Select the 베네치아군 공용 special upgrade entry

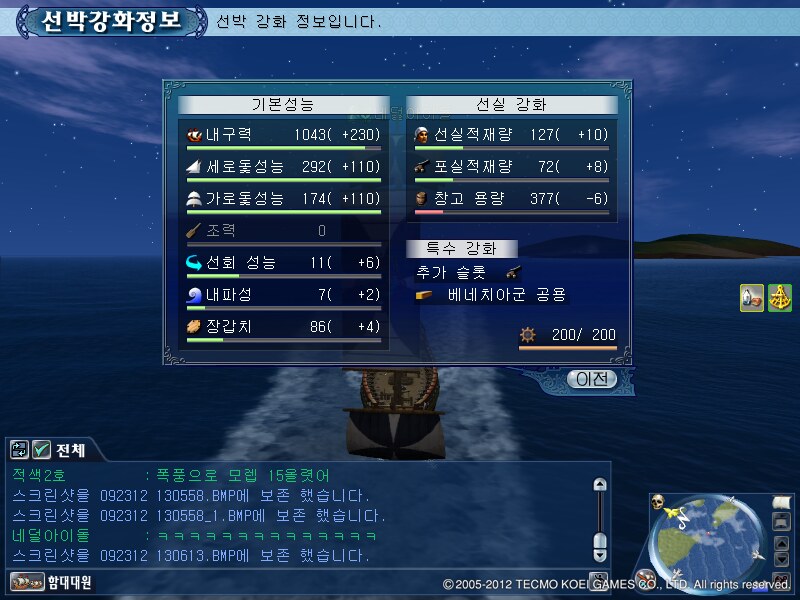(506, 295)
